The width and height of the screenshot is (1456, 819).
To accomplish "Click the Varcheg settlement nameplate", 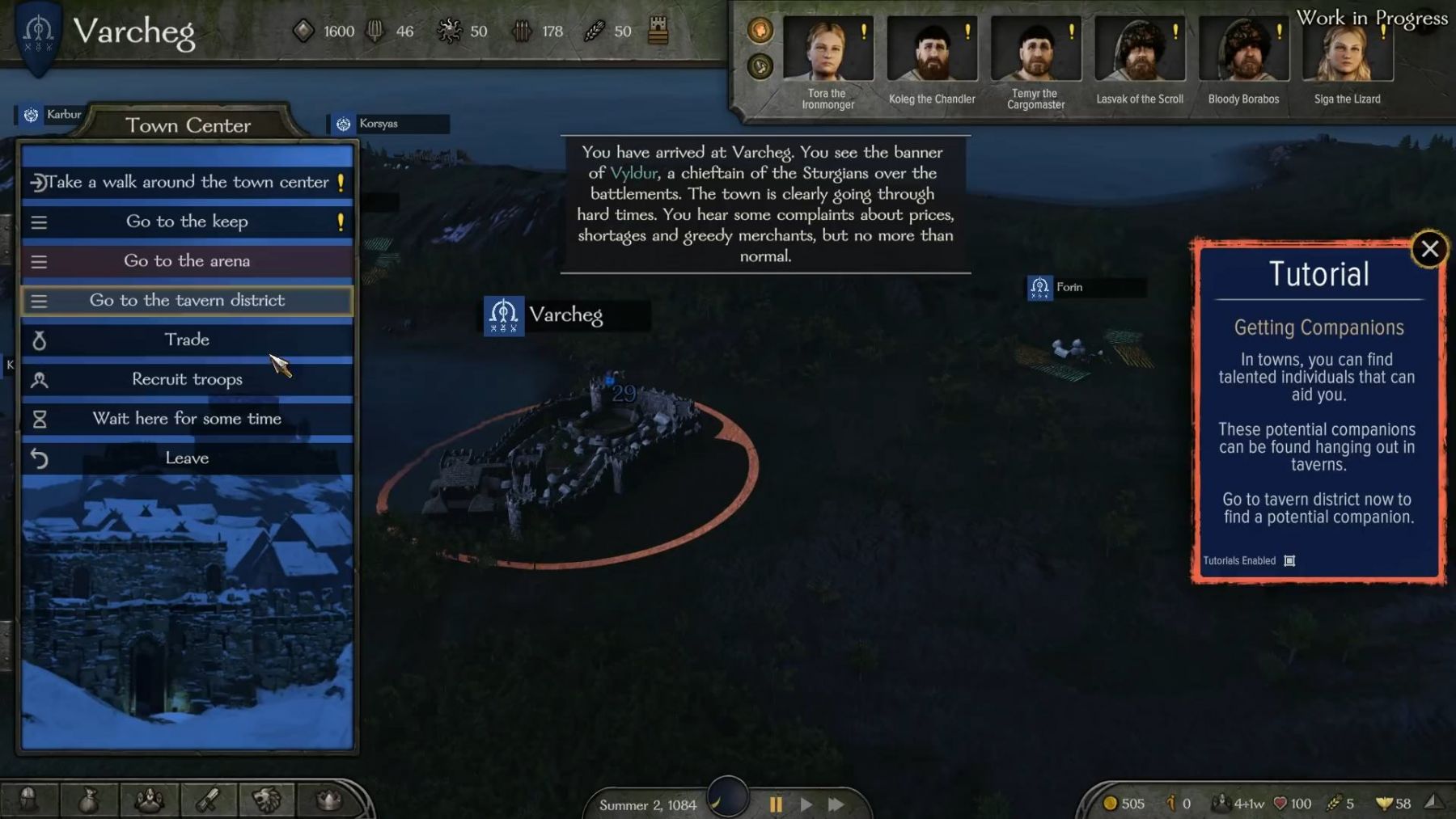I will coord(565,315).
